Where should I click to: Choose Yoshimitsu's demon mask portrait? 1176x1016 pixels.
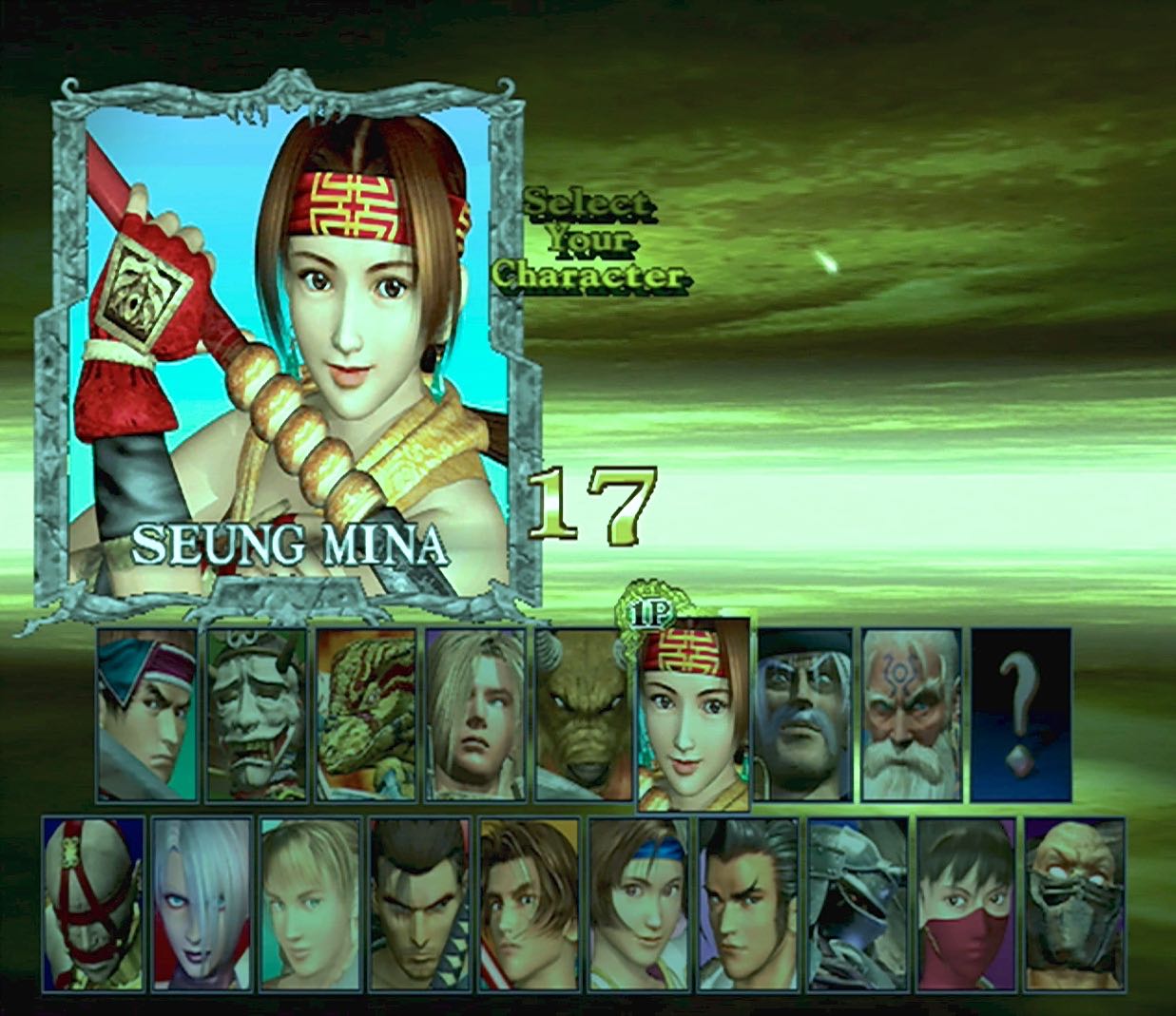(257, 714)
